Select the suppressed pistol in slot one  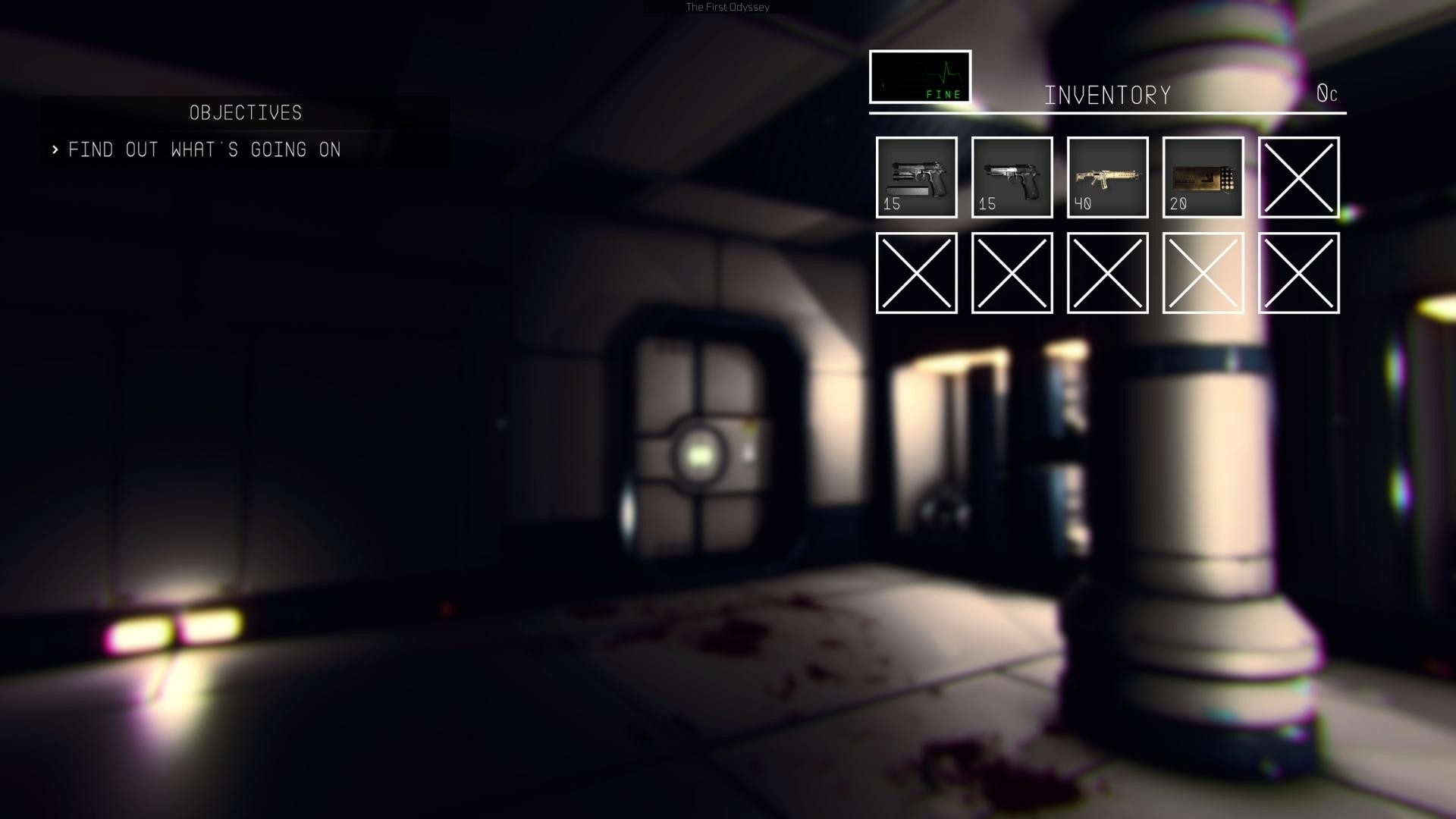[916, 177]
